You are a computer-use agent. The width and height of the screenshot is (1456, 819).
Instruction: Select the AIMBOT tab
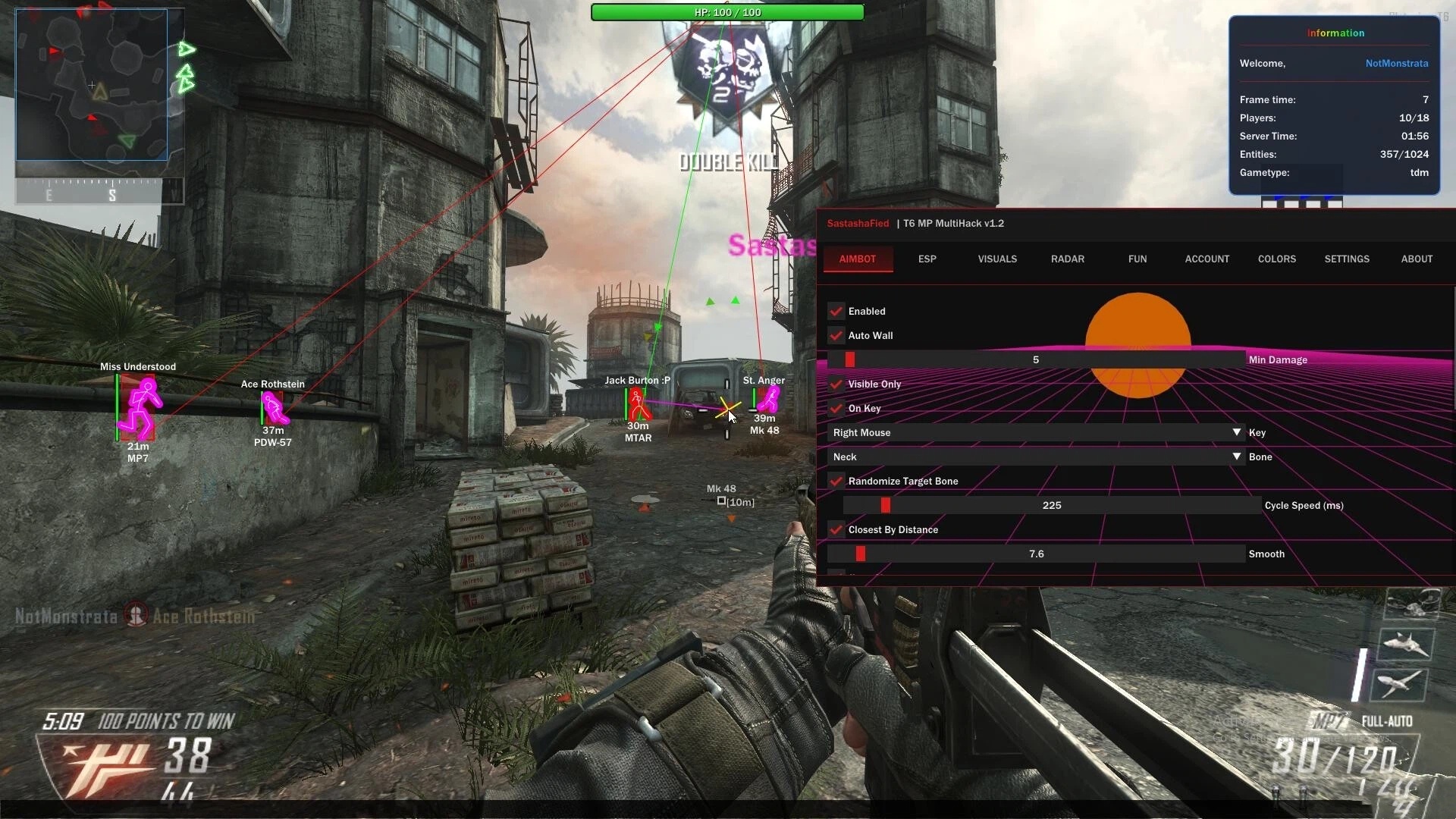pyautogui.click(x=857, y=259)
